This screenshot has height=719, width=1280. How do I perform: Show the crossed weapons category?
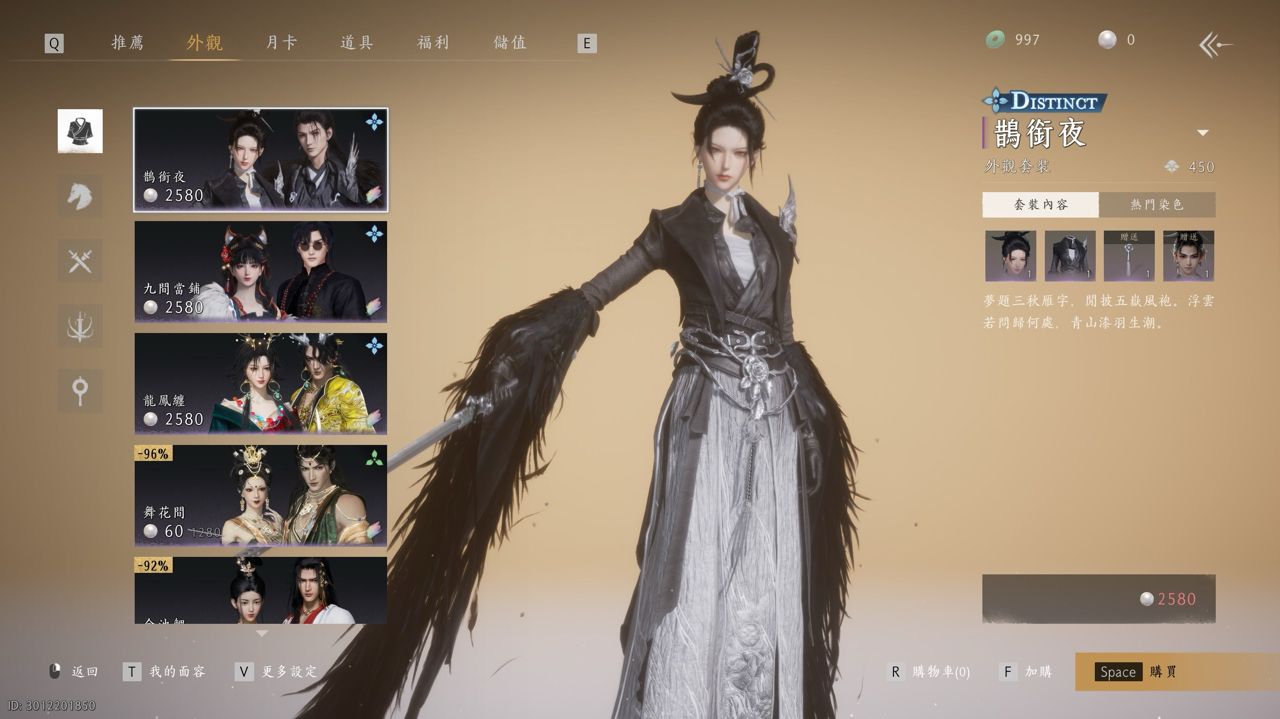pyautogui.click(x=80, y=261)
